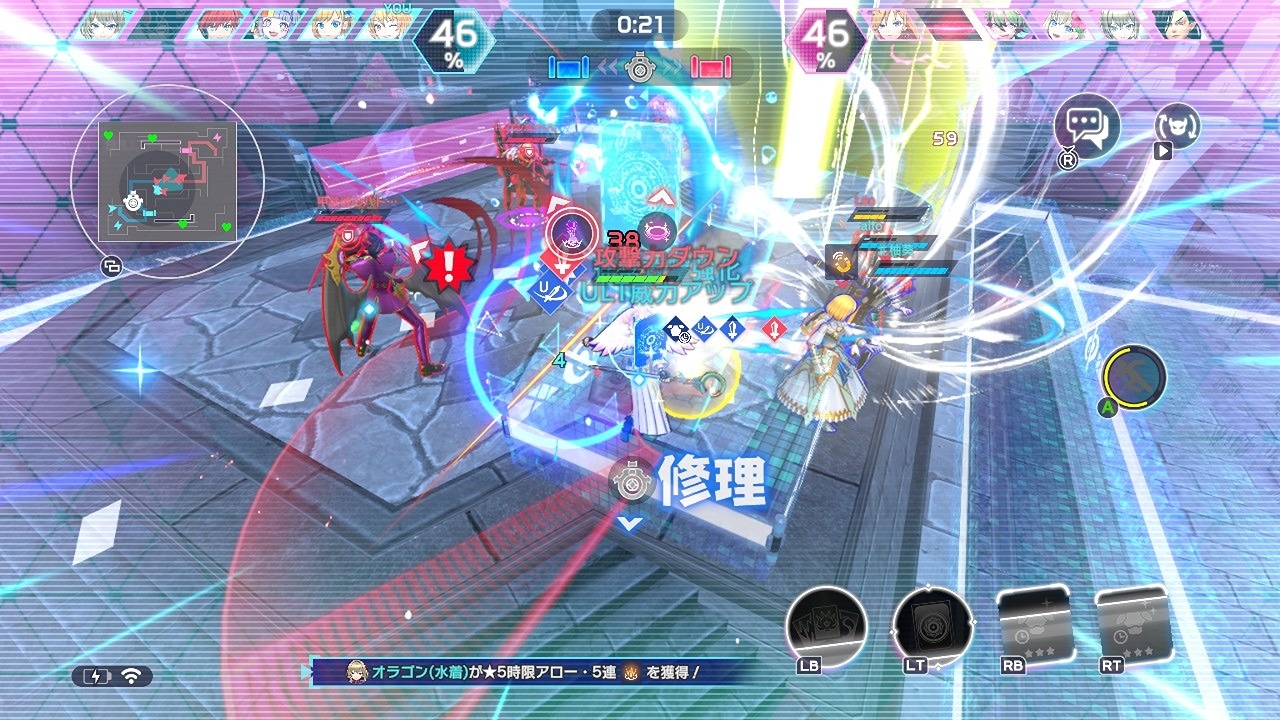Open the speech bubble chat button
Image resolution: width=1280 pixels, height=720 pixels.
1087,127
